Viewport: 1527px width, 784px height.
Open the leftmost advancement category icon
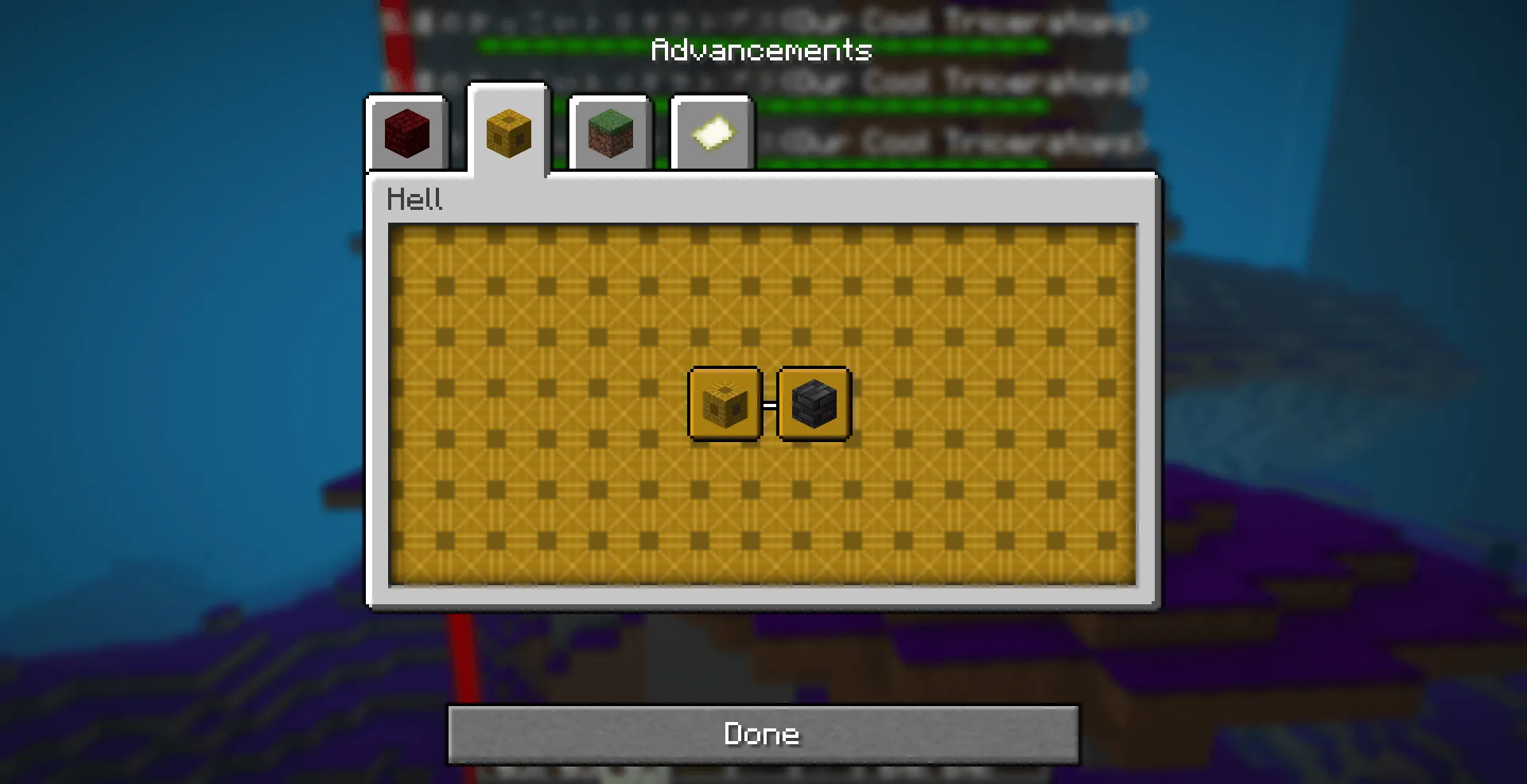click(407, 134)
